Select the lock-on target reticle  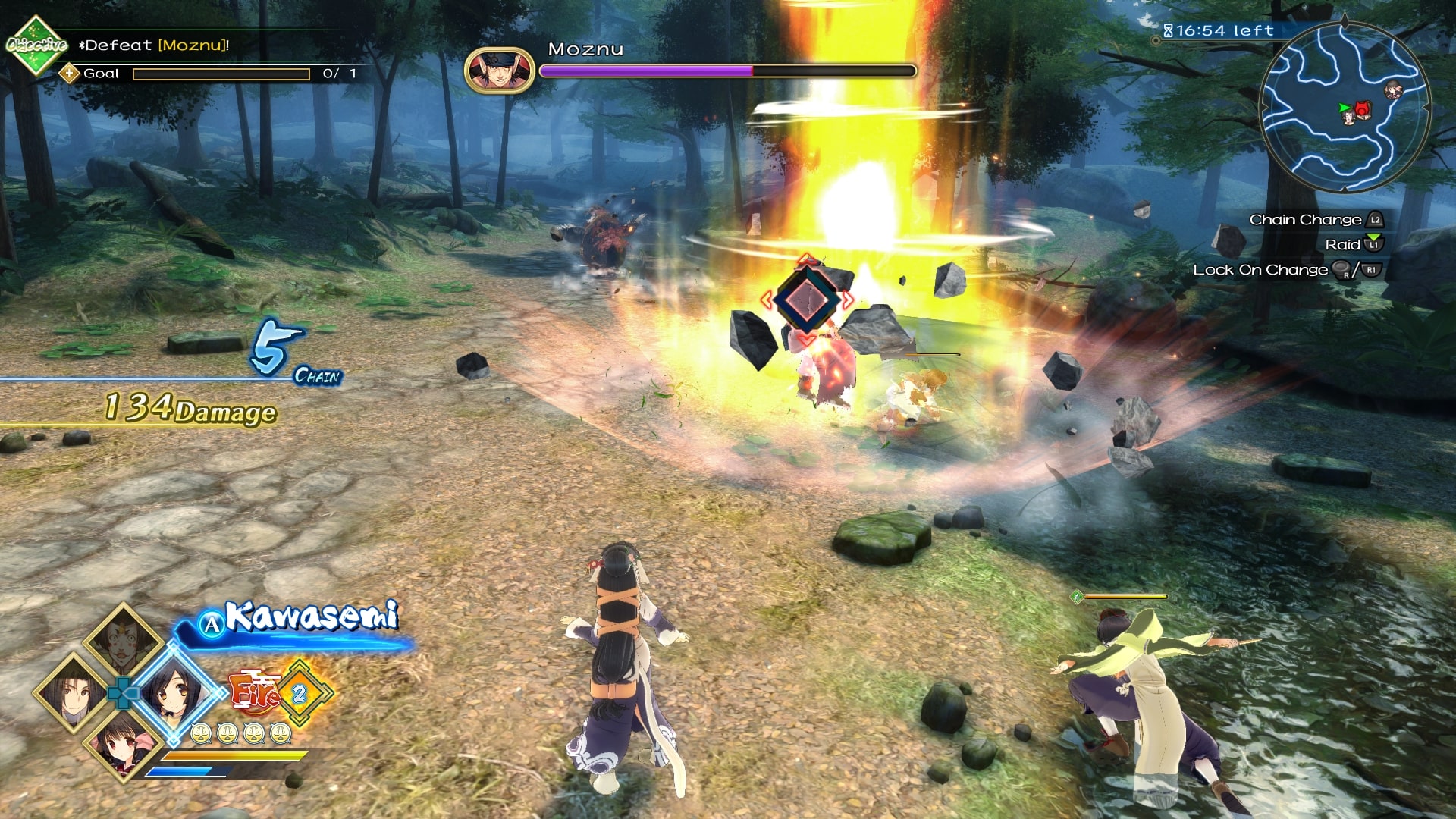pyautogui.click(x=806, y=300)
